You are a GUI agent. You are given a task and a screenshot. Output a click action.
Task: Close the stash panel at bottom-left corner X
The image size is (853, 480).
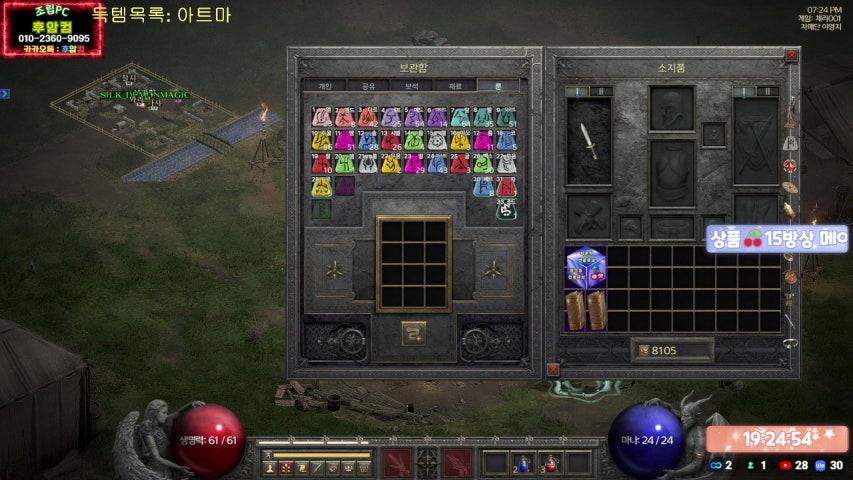point(552,370)
